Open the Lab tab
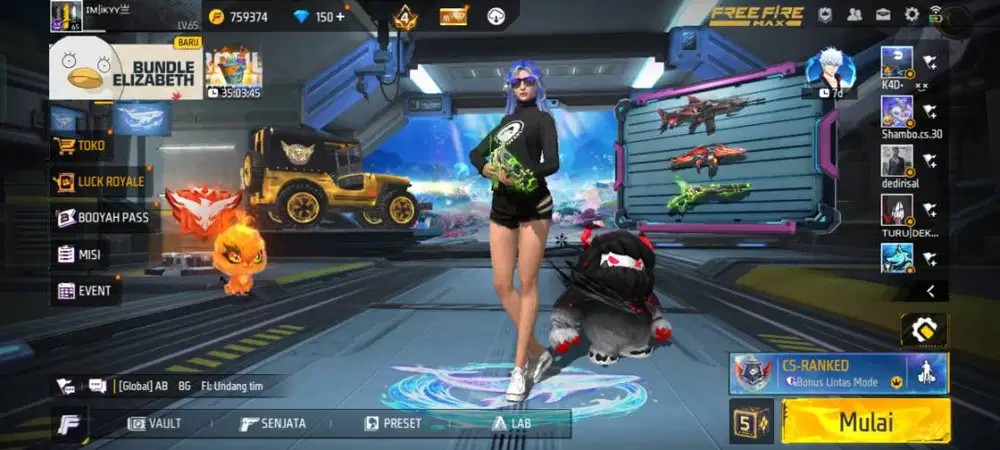Image resolution: width=1000 pixels, height=450 pixels. coord(512,423)
